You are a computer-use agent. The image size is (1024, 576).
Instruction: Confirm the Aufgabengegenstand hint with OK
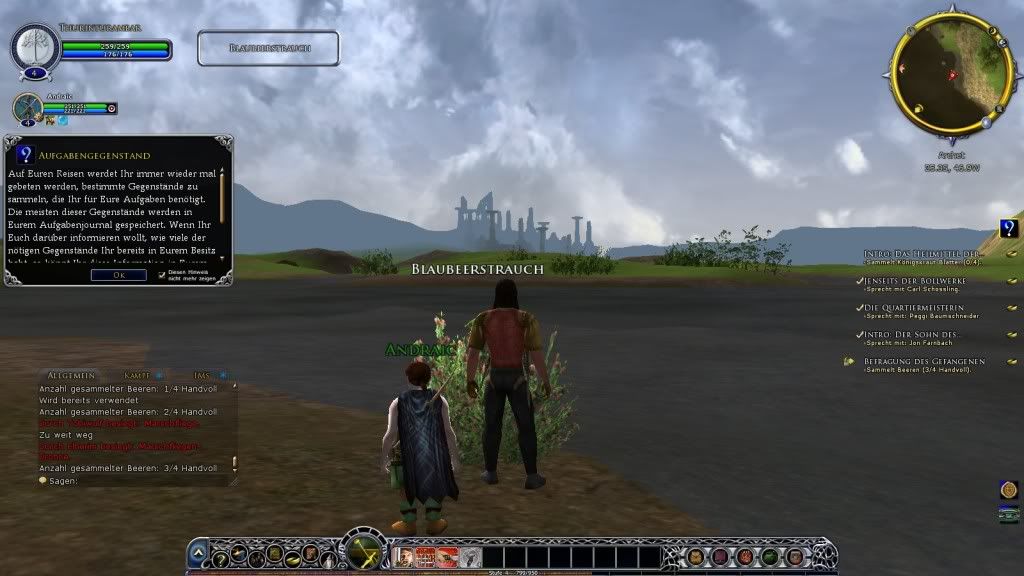[x=118, y=275]
